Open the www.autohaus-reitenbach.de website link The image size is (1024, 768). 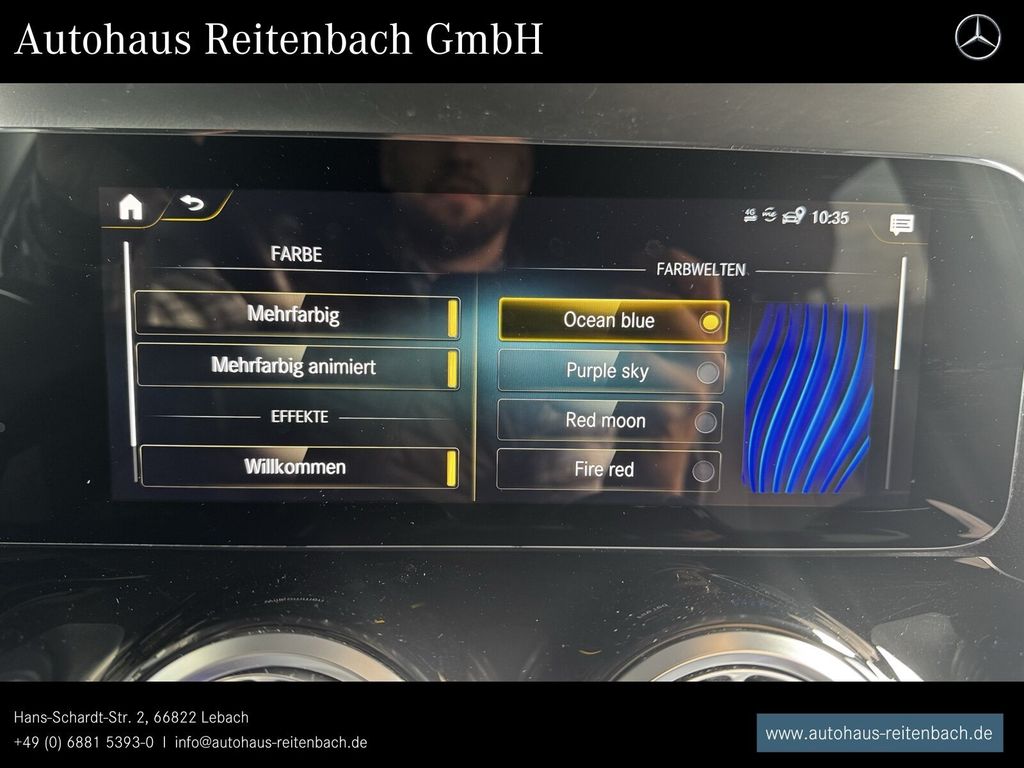coord(879,733)
